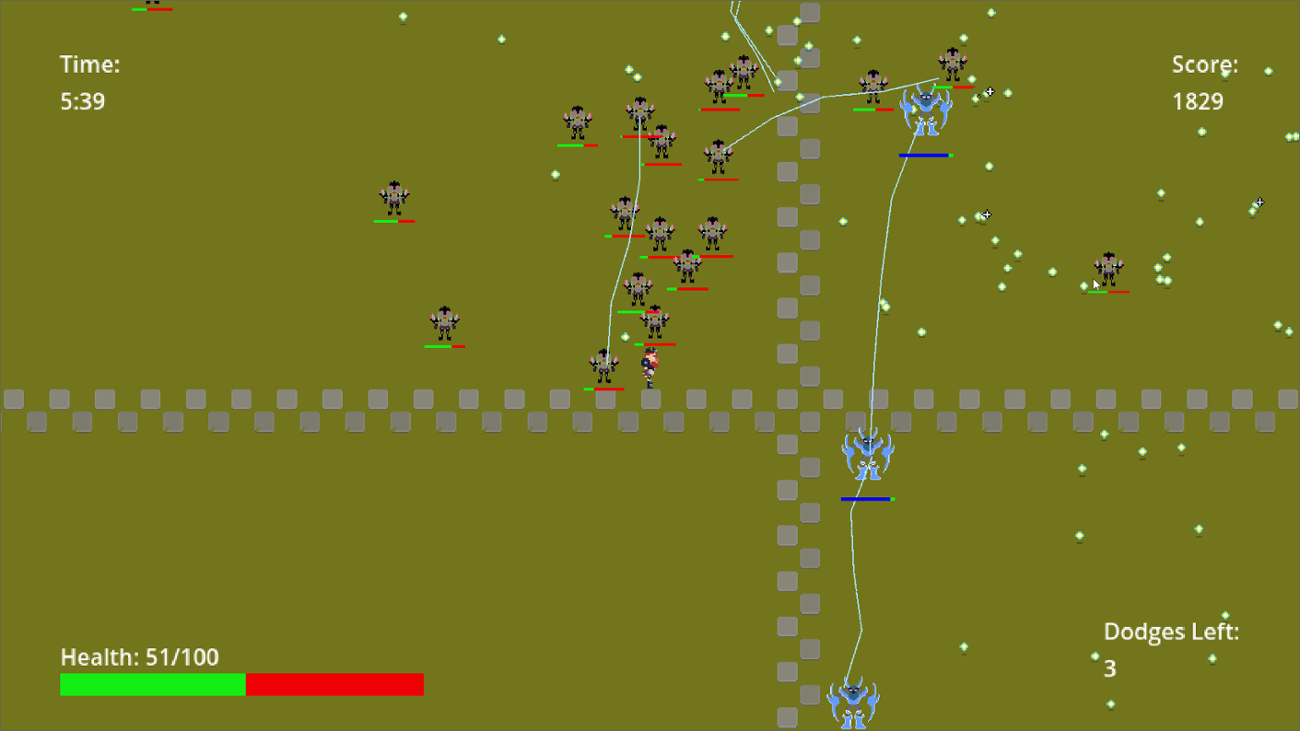Click the crosshair marker near the top right
Image resolution: width=1300 pixels, height=731 pixels.
988,91
